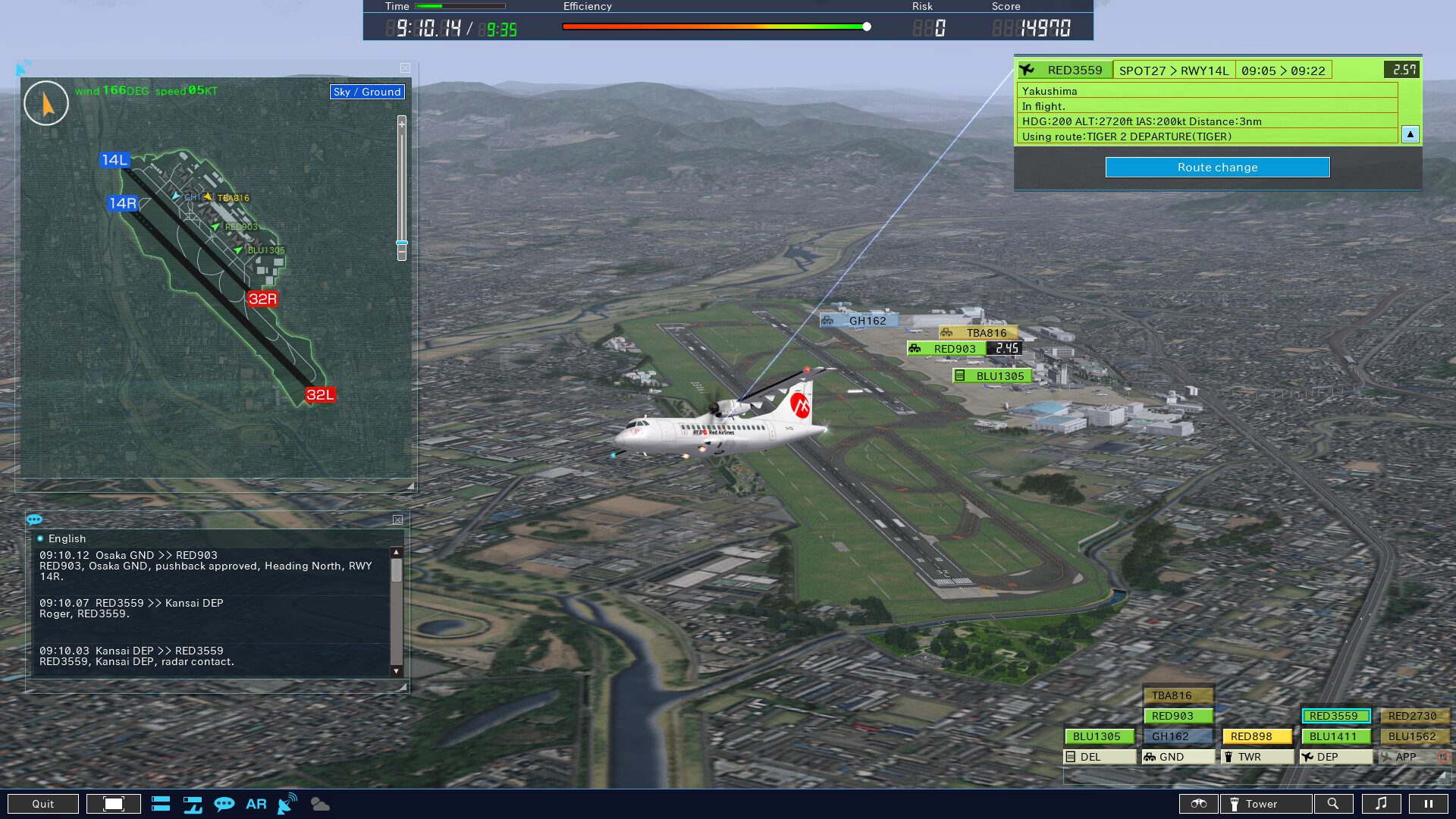Select the GND ground control tab
Image resolution: width=1456 pixels, height=819 pixels.
(1178, 756)
